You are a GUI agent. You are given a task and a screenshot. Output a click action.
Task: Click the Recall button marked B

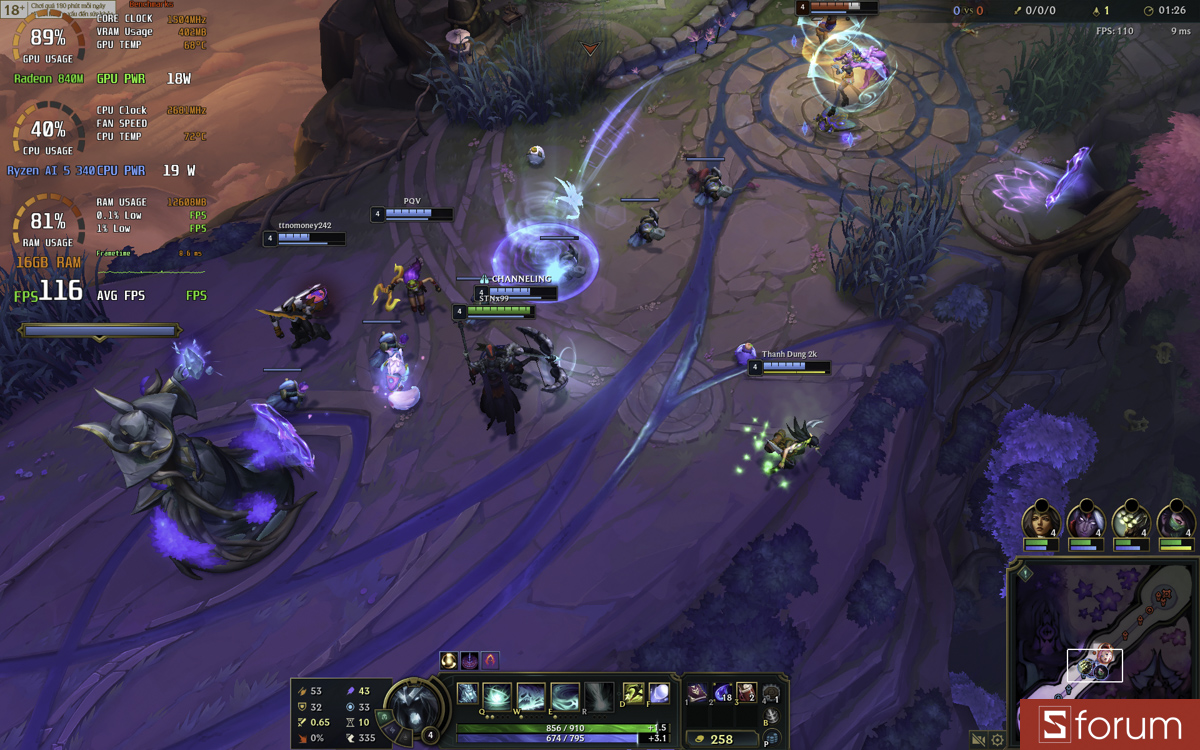[771, 716]
